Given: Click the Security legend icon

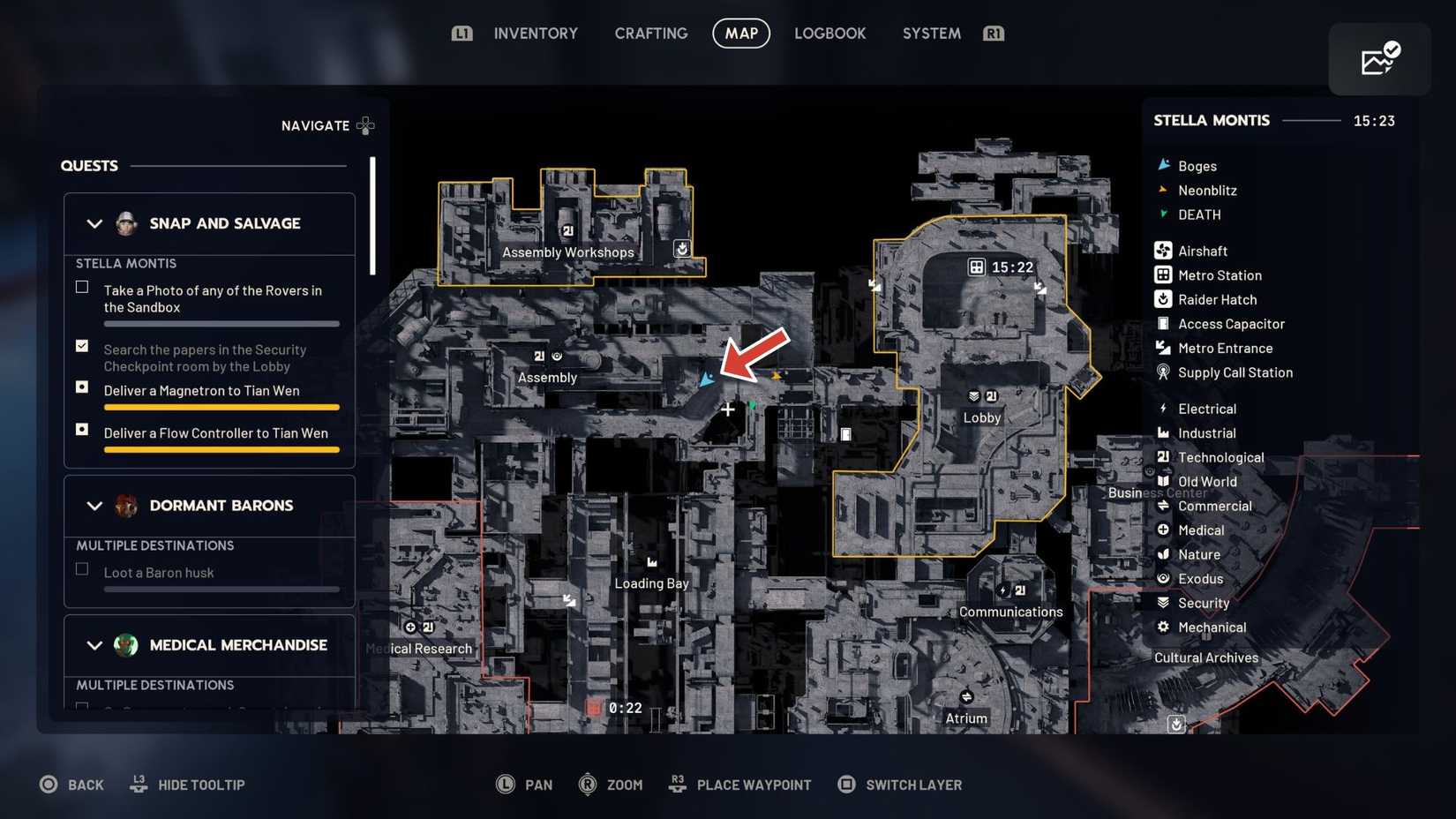Looking at the screenshot, I should click(1163, 602).
